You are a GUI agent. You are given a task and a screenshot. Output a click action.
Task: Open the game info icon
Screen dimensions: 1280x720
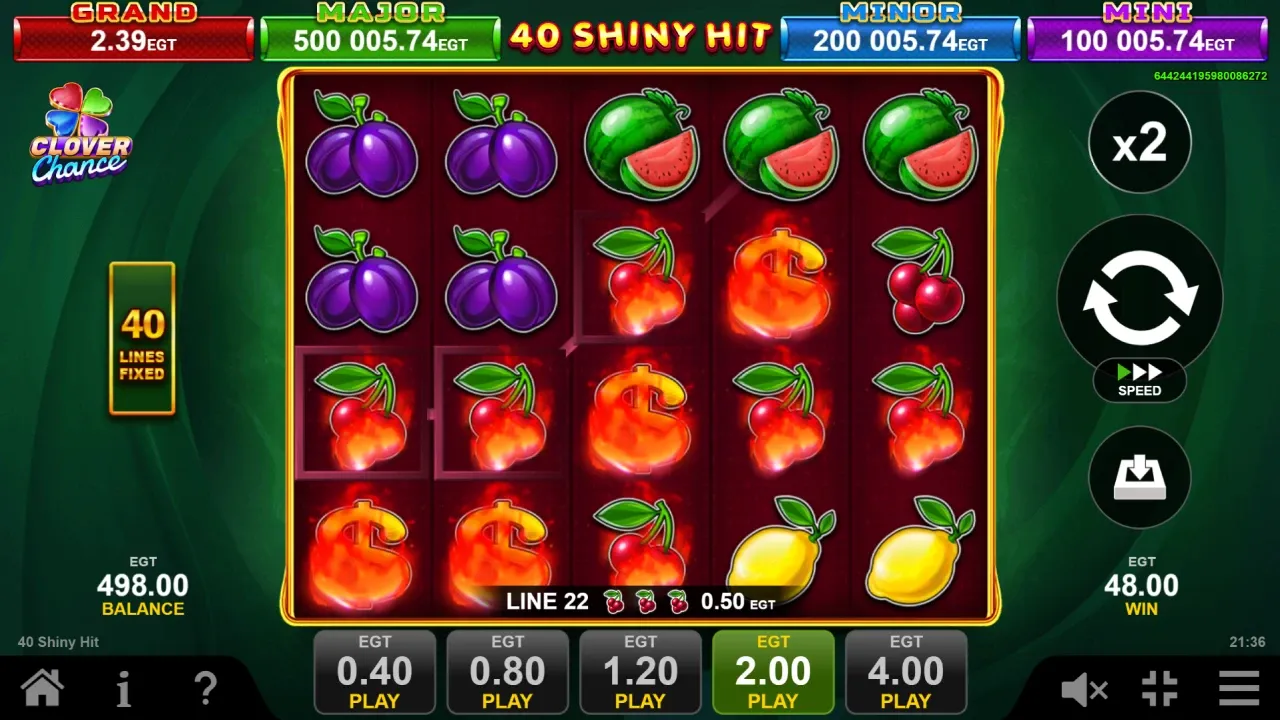[x=123, y=688]
